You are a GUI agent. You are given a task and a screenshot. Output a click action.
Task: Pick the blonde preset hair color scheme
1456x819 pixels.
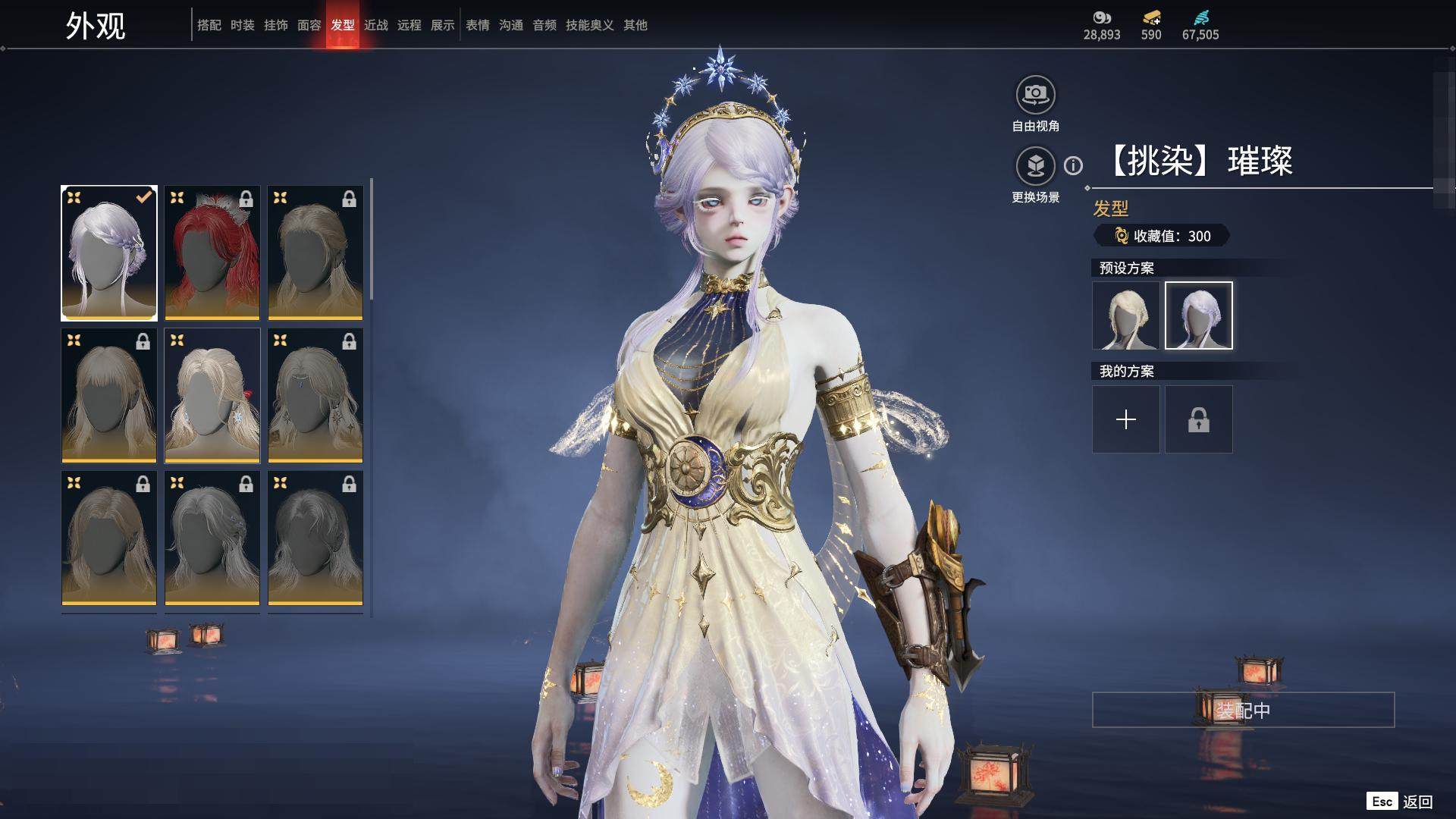(1126, 315)
